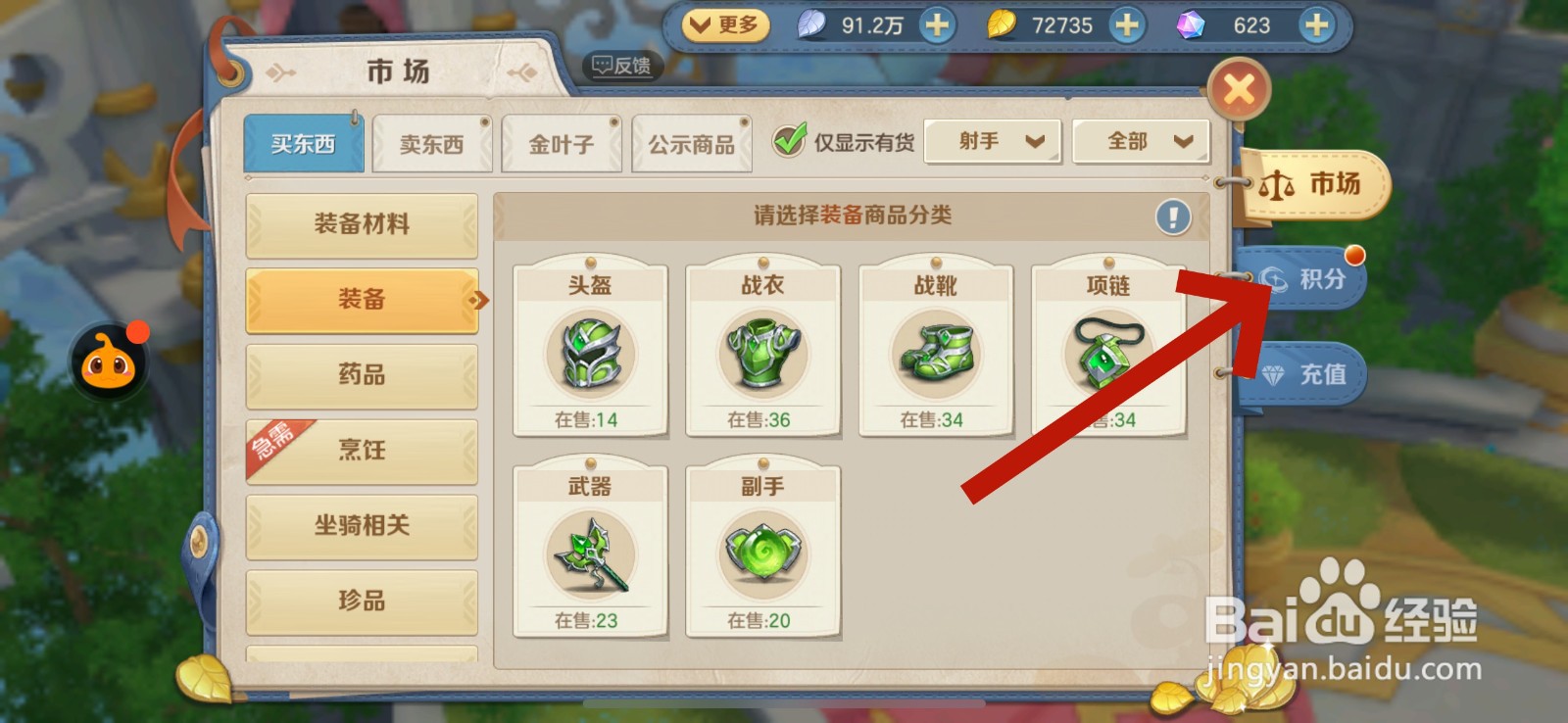This screenshot has height=723, width=1568.
Task: Expand the 射手 class dropdown
Action: [993, 140]
